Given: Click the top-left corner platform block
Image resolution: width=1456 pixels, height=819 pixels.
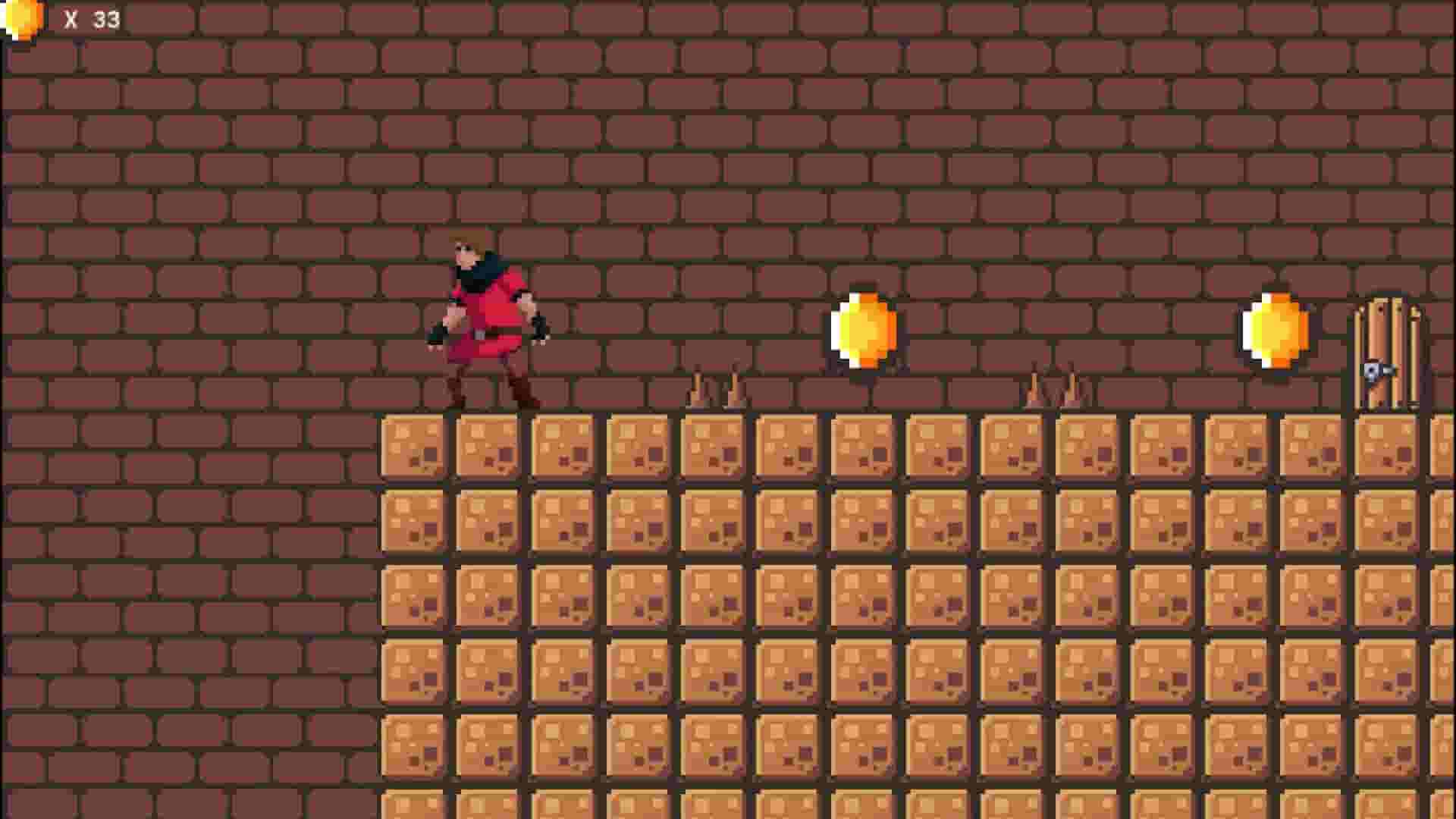Looking at the screenshot, I should 413,447.
